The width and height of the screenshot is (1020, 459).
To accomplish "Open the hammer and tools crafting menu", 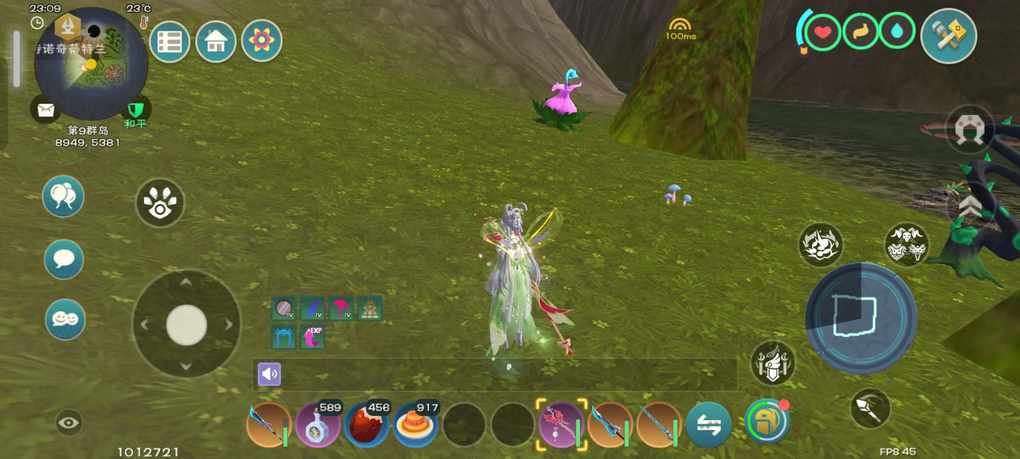I will coord(948,37).
